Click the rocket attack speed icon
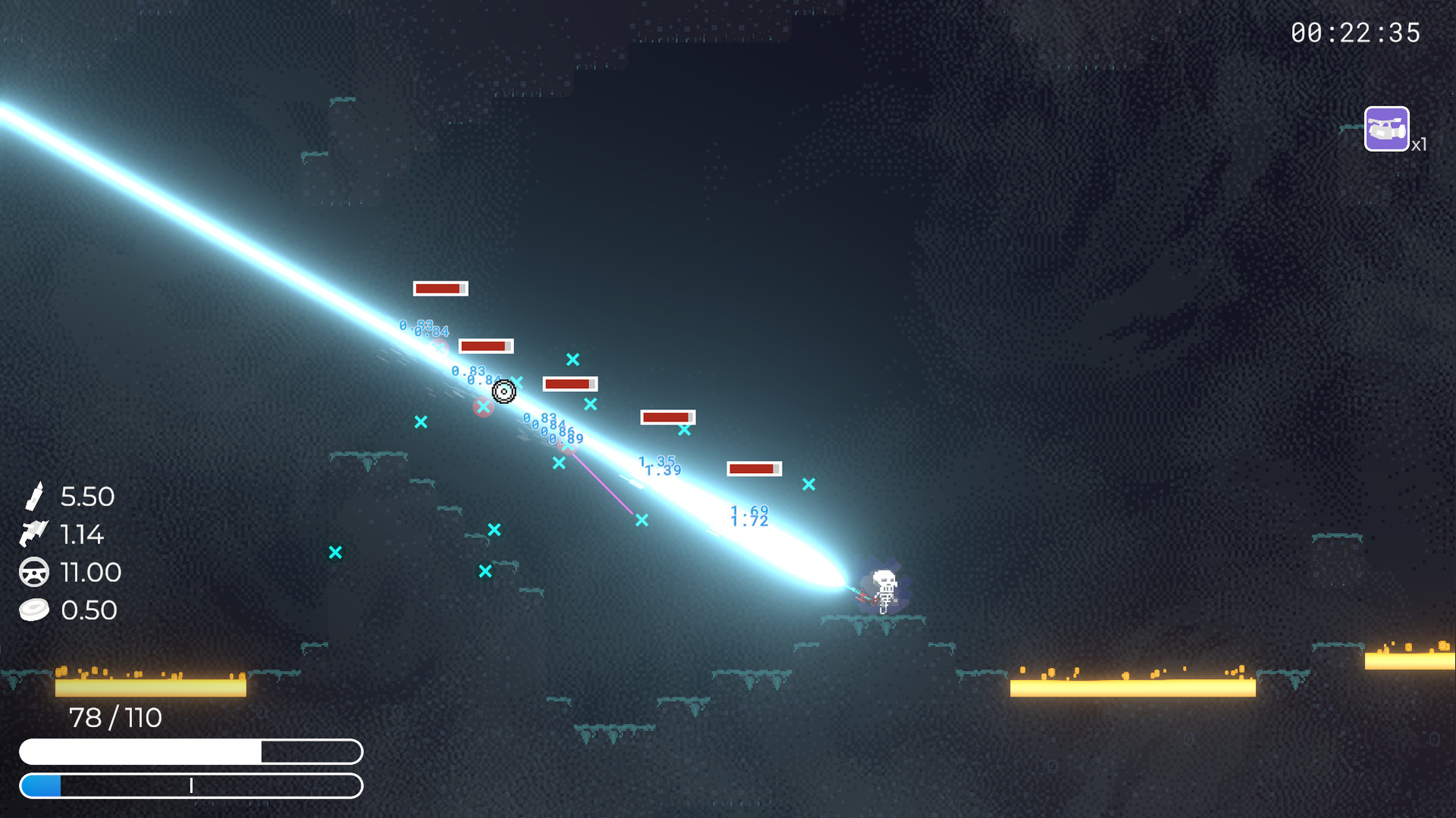Image resolution: width=1456 pixels, height=818 pixels. 34,534
